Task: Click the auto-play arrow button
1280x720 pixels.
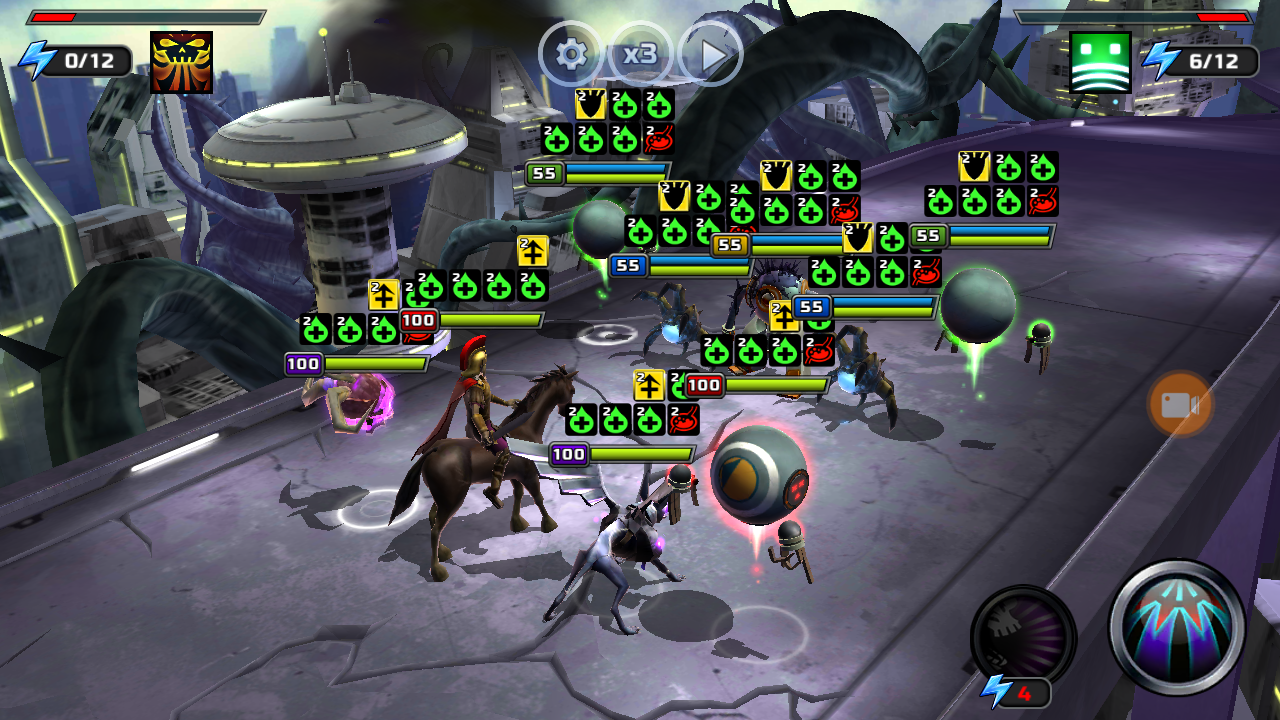Action: 711,54
